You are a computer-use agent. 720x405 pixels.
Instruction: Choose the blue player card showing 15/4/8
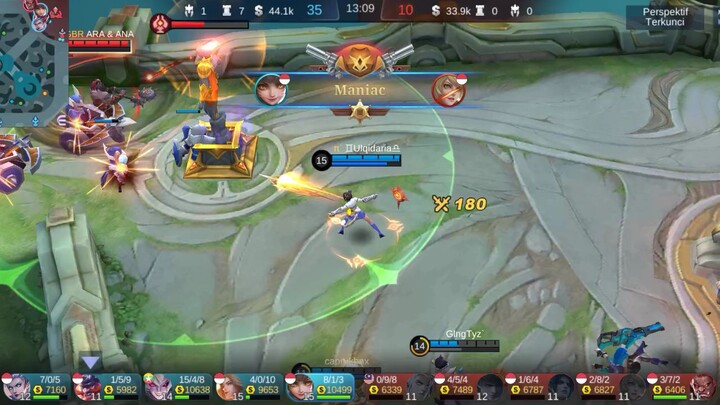pos(178,386)
